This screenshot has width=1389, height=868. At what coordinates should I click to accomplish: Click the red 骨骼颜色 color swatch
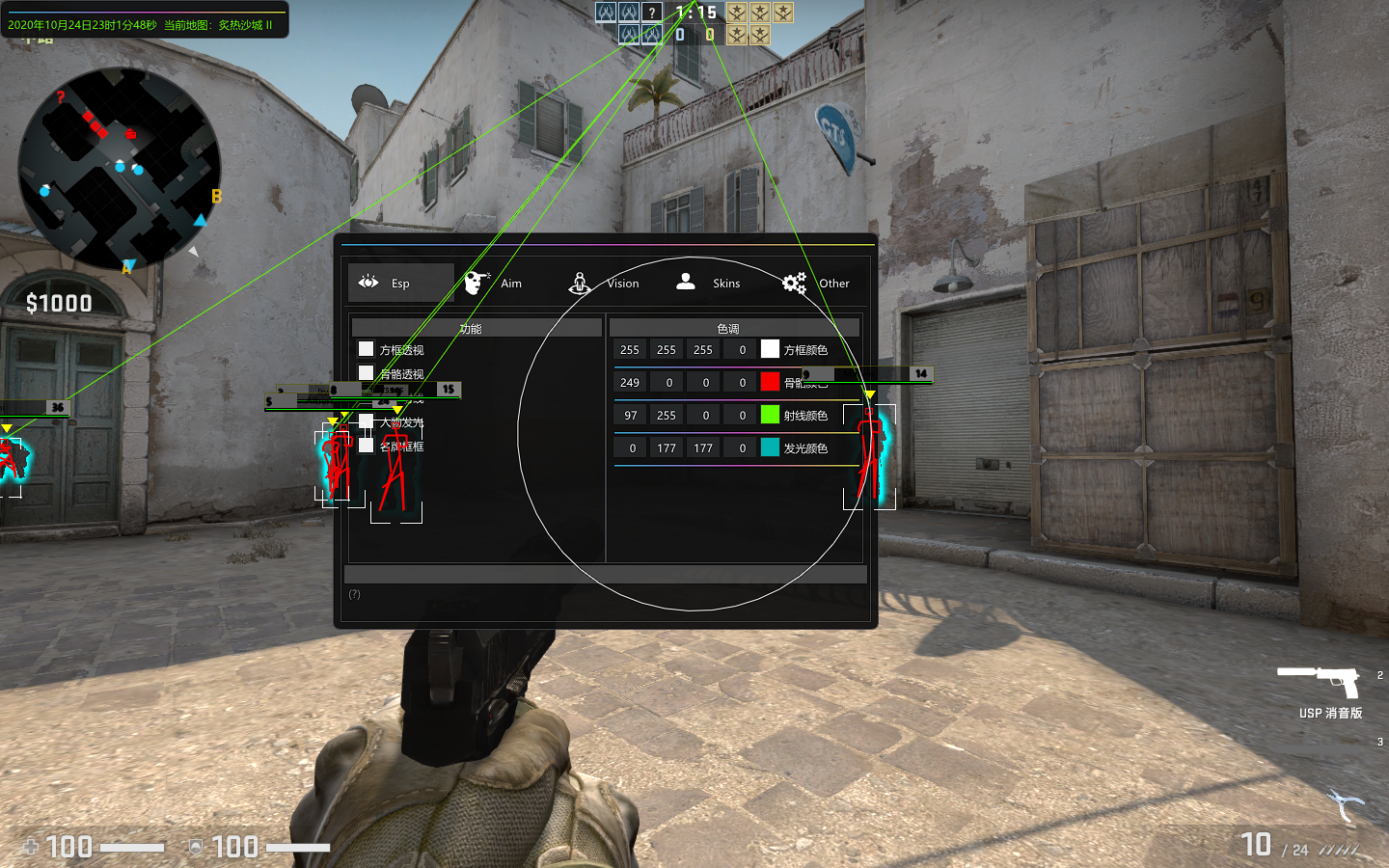(x=769, y=381)
